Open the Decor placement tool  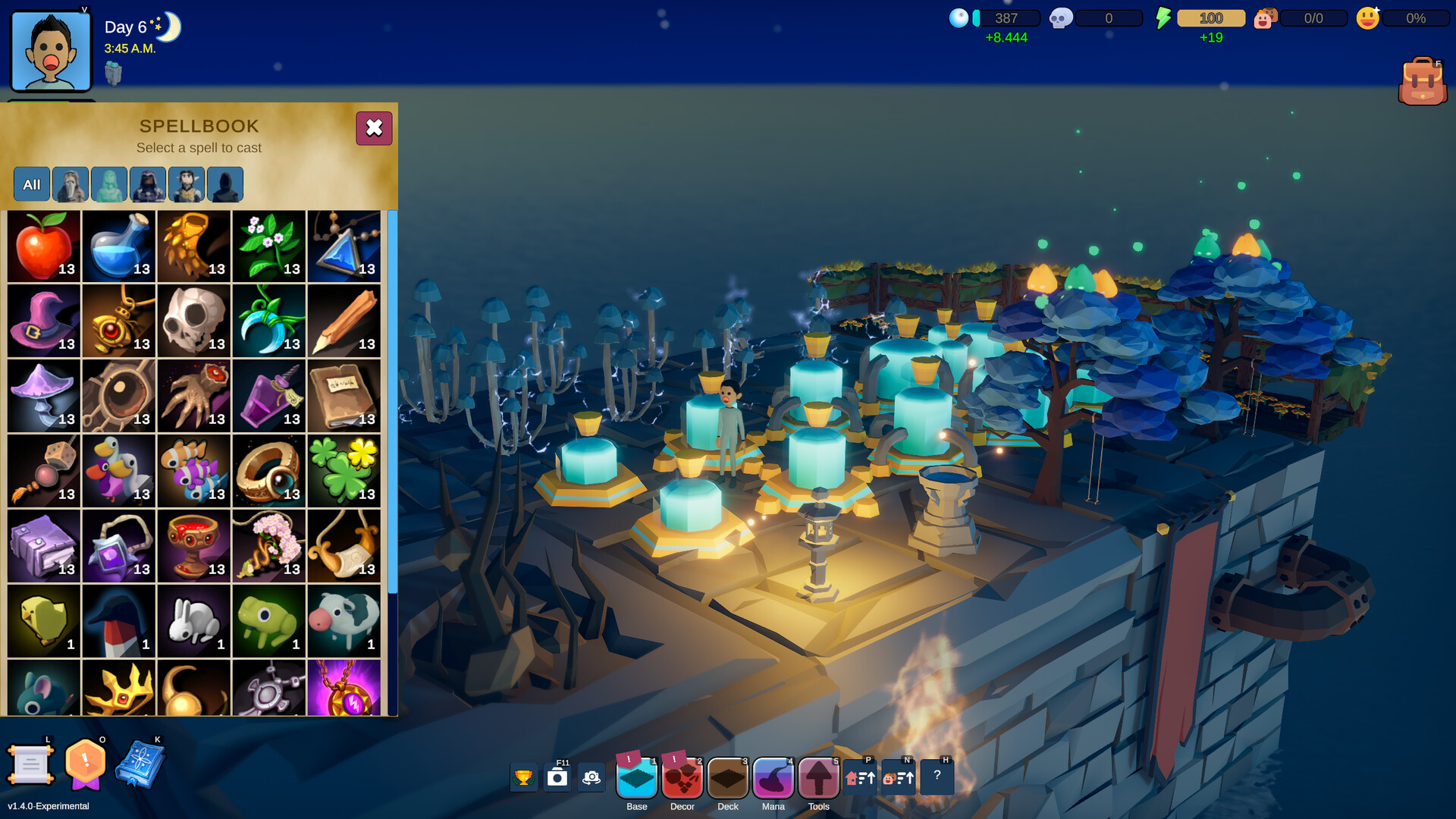682,777
